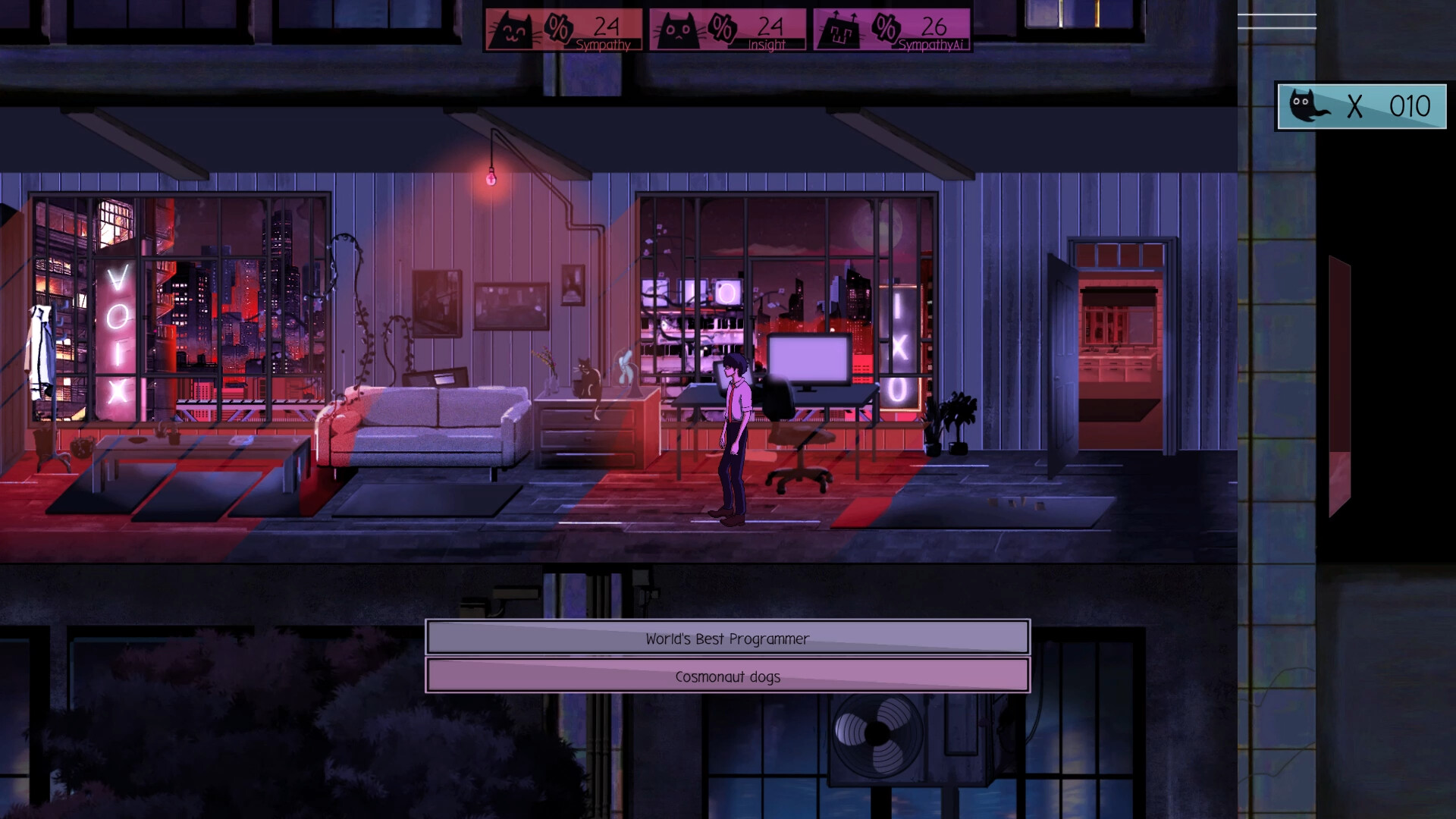Viewport: 1456px width, 819px height.
Task: Click the percent badge on the Sympathy meter
Action: [x=559, y=28]
